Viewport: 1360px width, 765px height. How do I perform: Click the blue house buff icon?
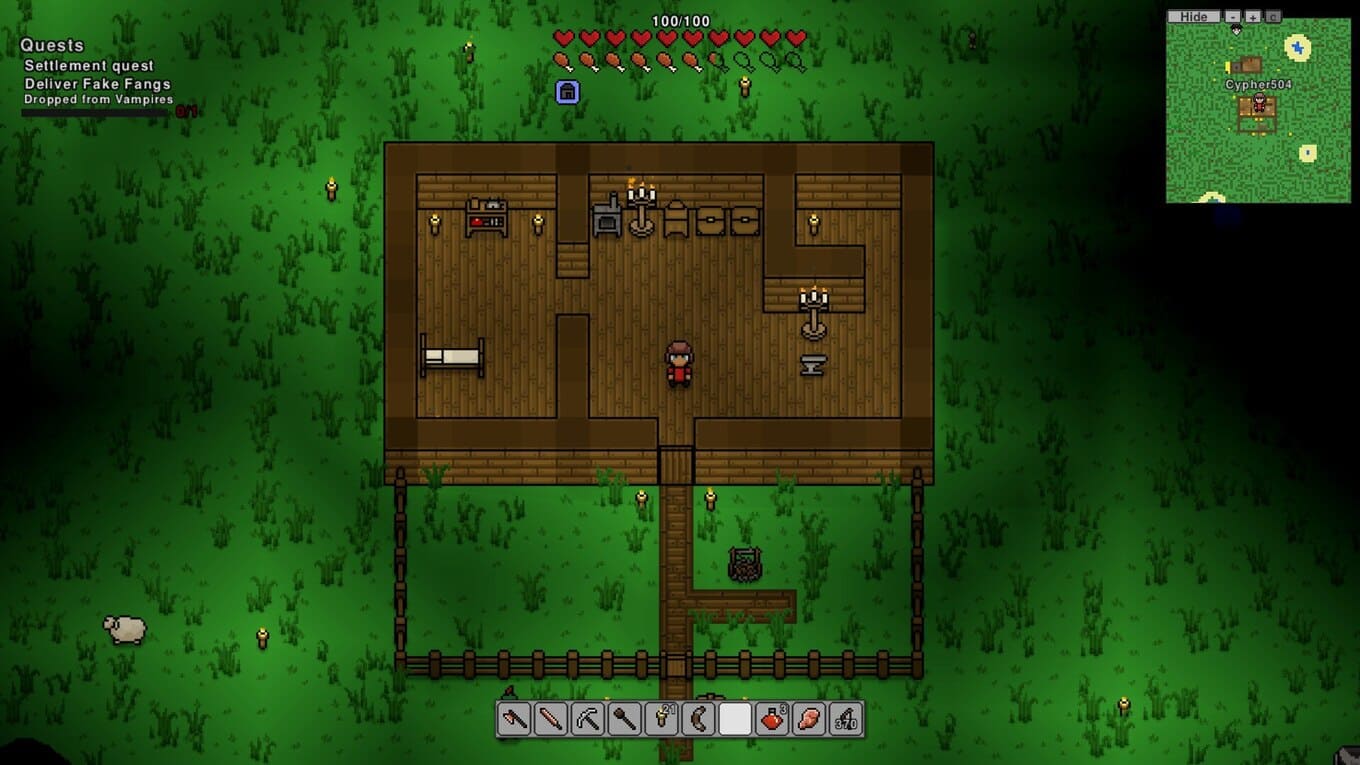pos(567,92)
